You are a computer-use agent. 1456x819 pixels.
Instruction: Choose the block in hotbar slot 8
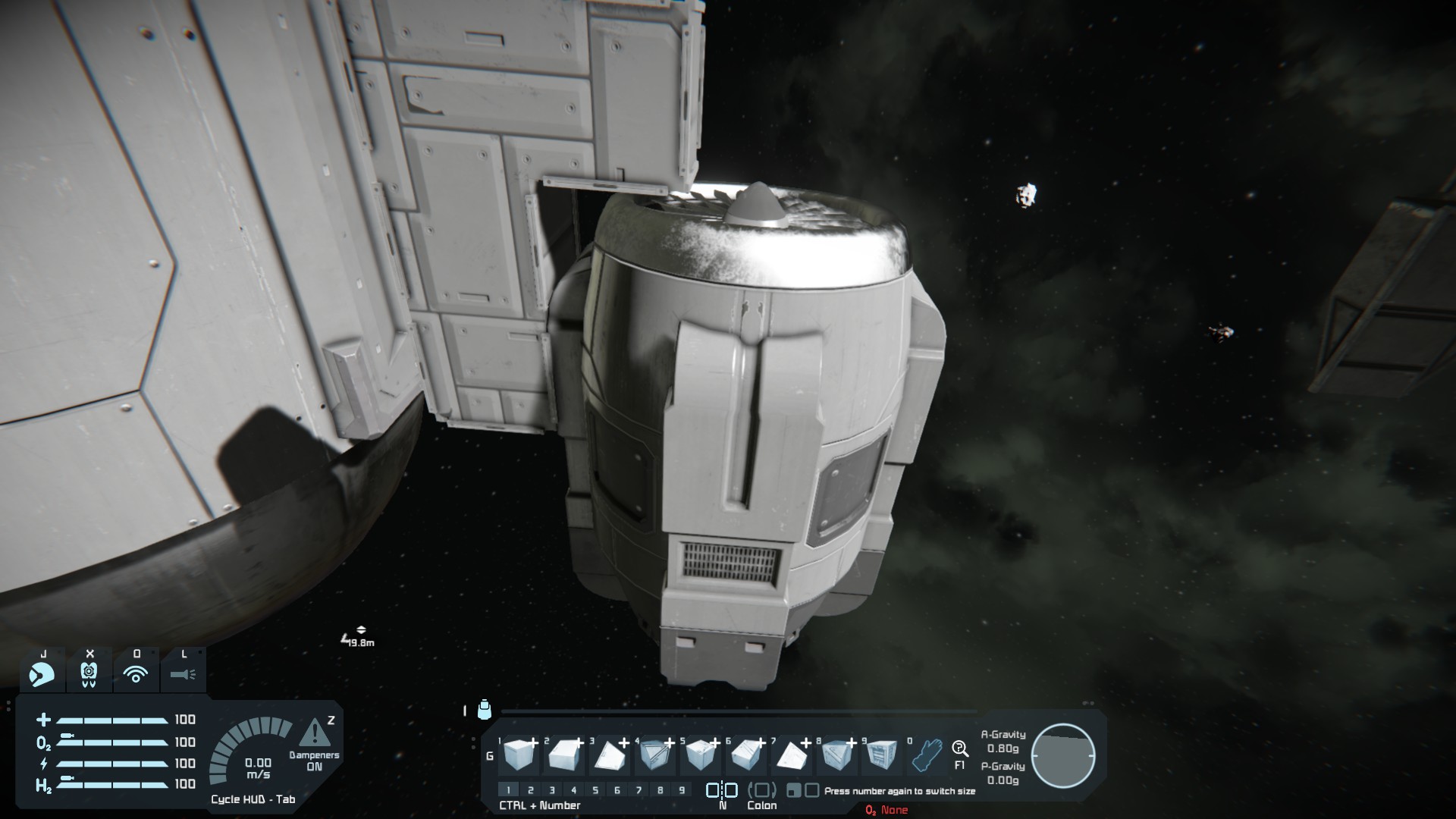coord(836,754)
